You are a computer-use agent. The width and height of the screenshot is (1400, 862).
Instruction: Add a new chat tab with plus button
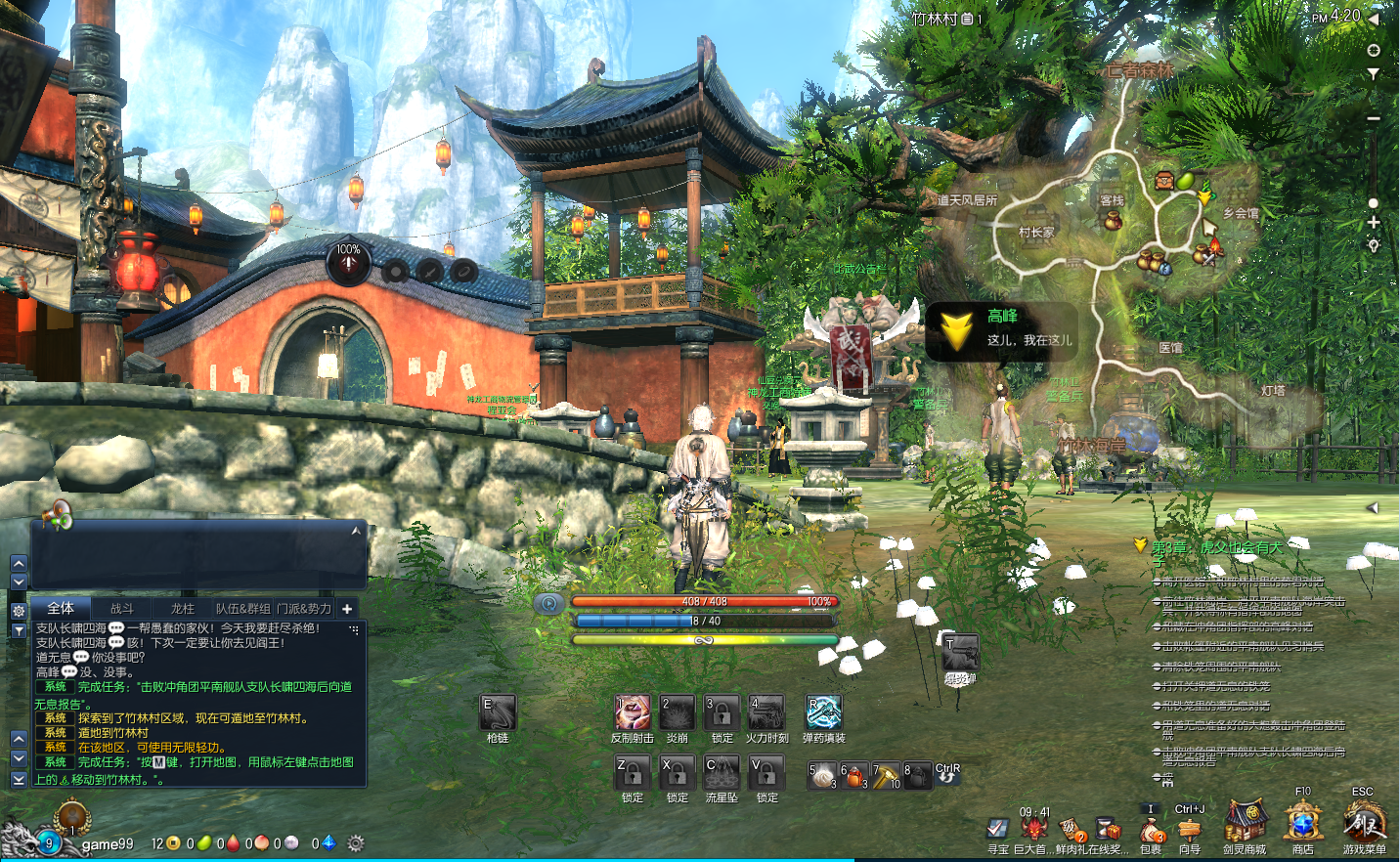[x=347, y=608]
